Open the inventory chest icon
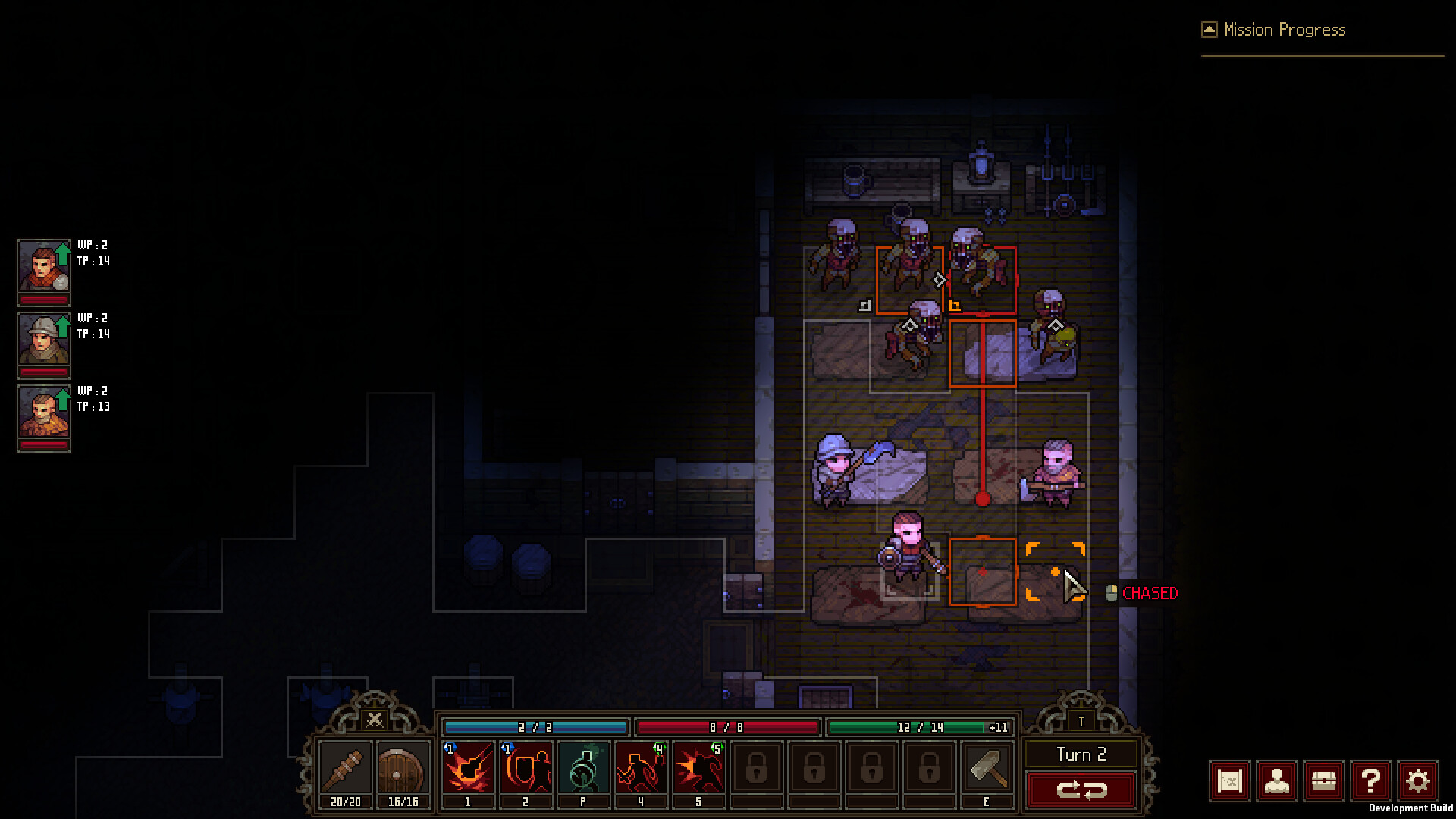Screen dimensions: 1456x819 pyautogui.click(x=1324, y=781)
